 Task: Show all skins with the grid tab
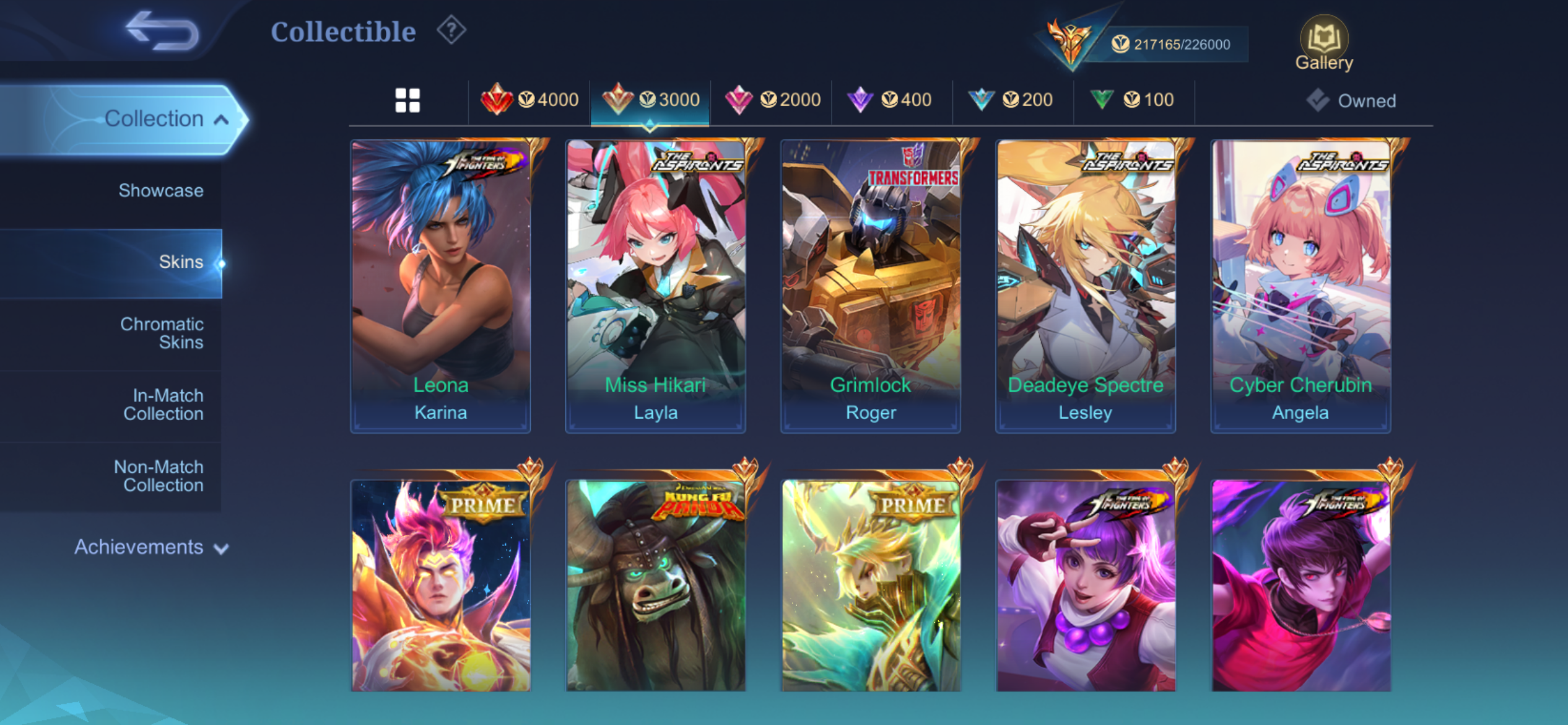click(407, 100)
